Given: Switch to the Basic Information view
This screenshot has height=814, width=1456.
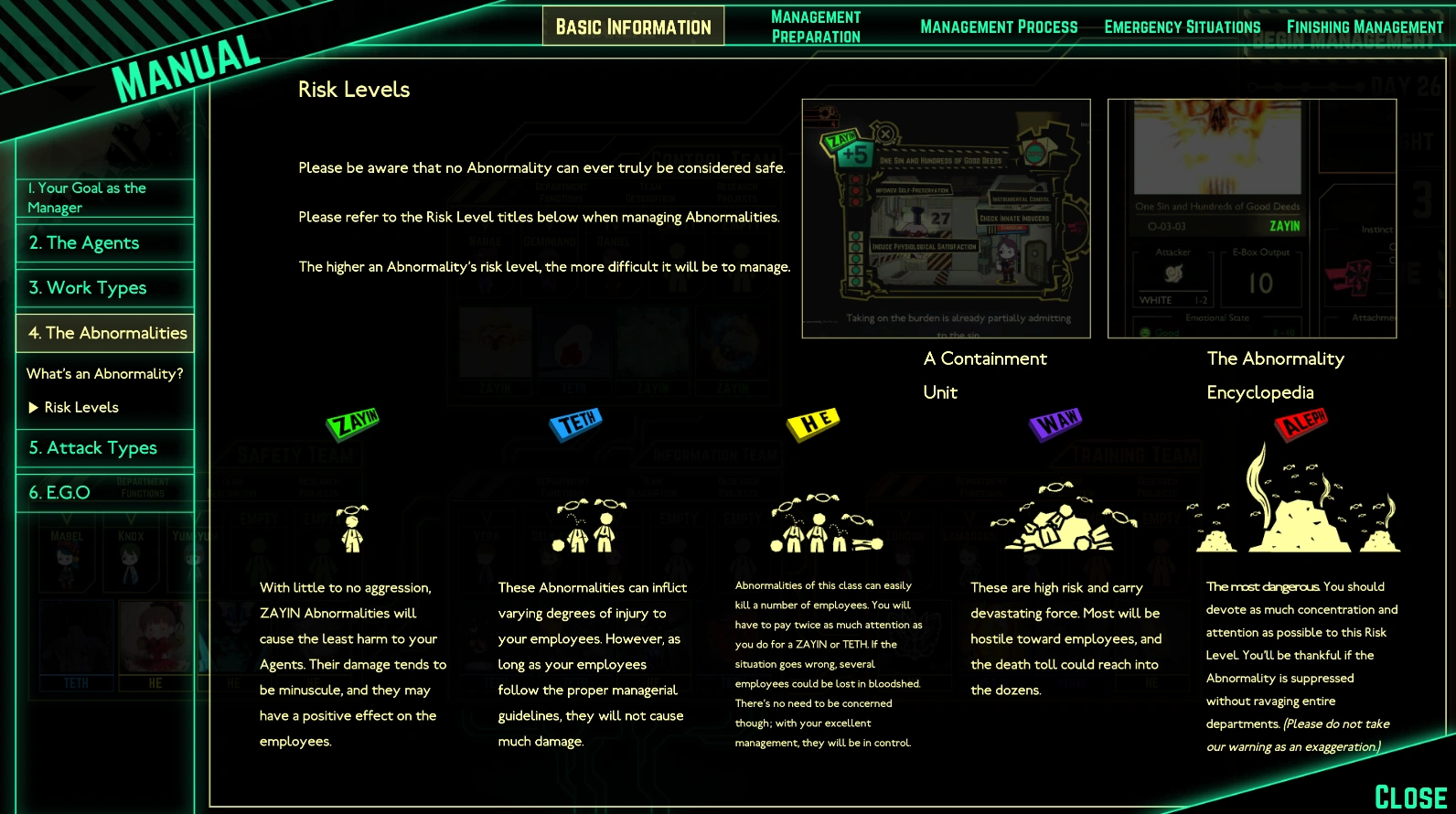Looking at the screenshot, I should (632, 26).
